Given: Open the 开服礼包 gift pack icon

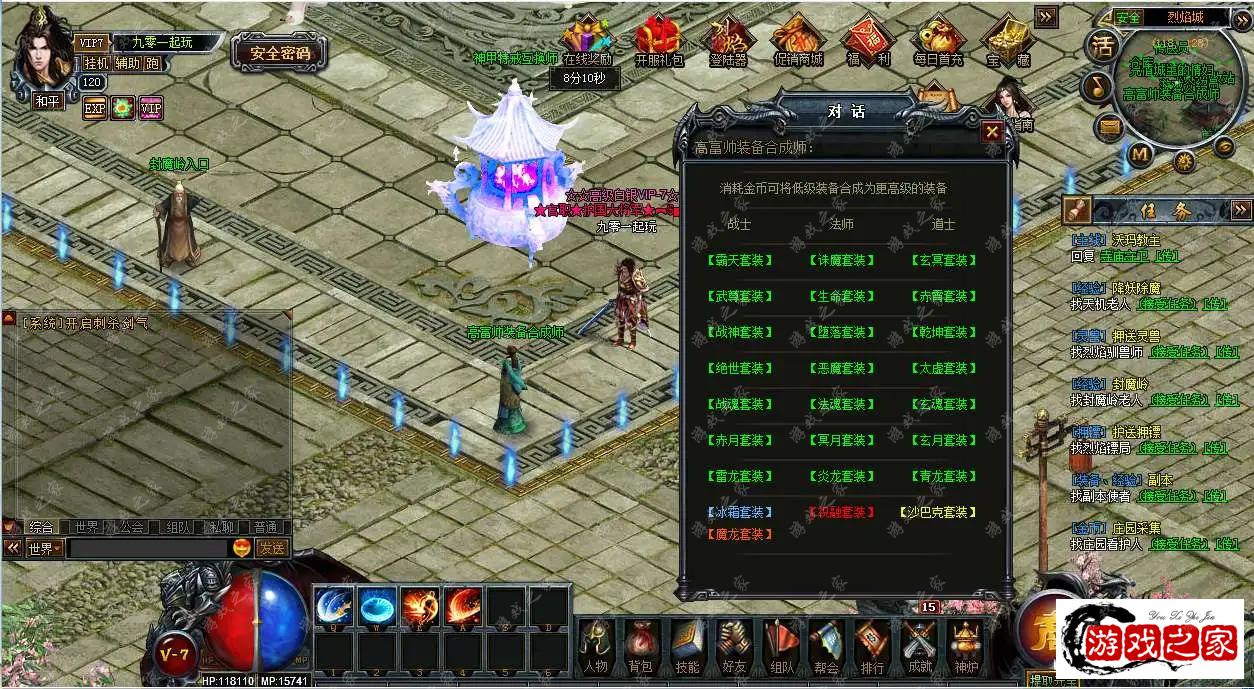Looking at the screenshot, I should (x=659, y=41).
